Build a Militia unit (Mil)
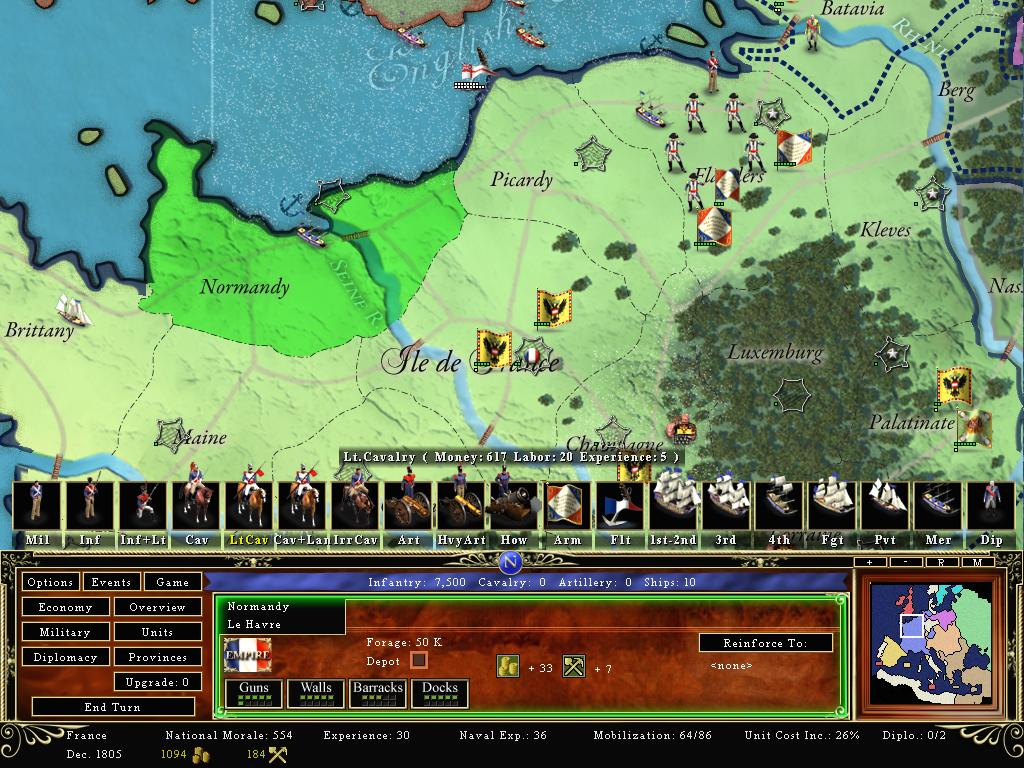 [x=37, y=512]
